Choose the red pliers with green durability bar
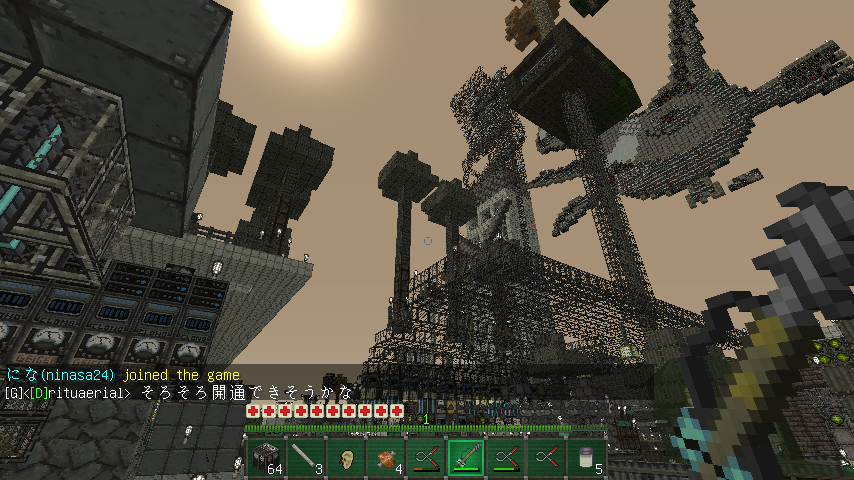Viewport: 854px width, 480px height. [x=506, y=459]
